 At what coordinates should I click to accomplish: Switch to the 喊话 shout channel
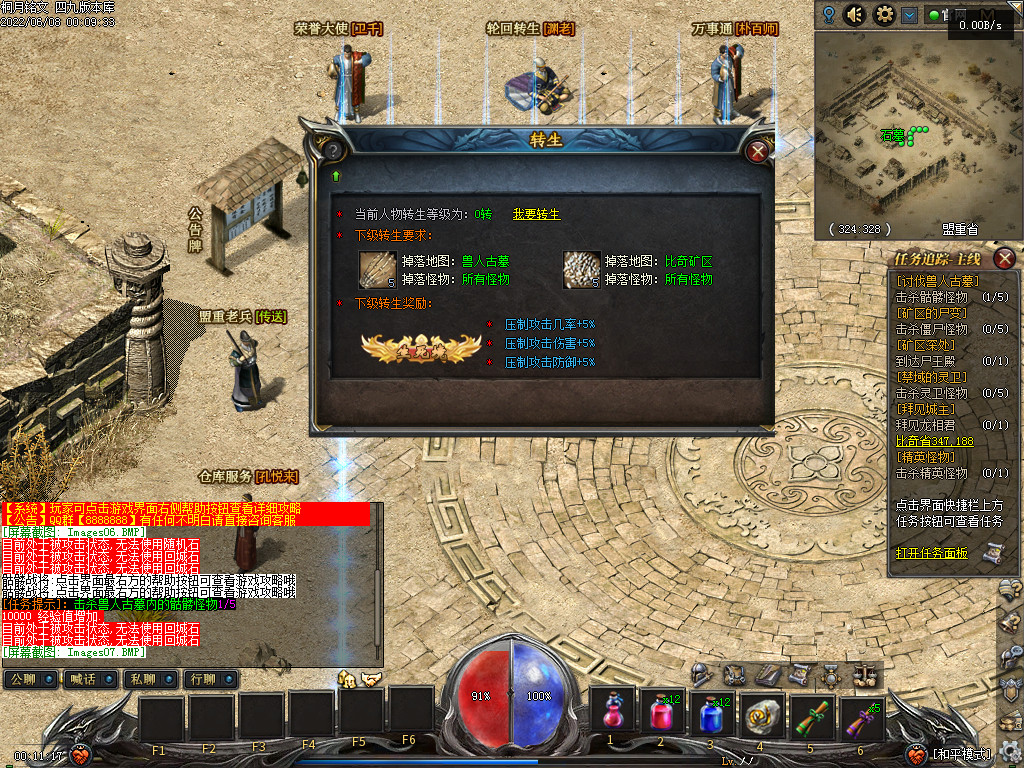[84, 680]
